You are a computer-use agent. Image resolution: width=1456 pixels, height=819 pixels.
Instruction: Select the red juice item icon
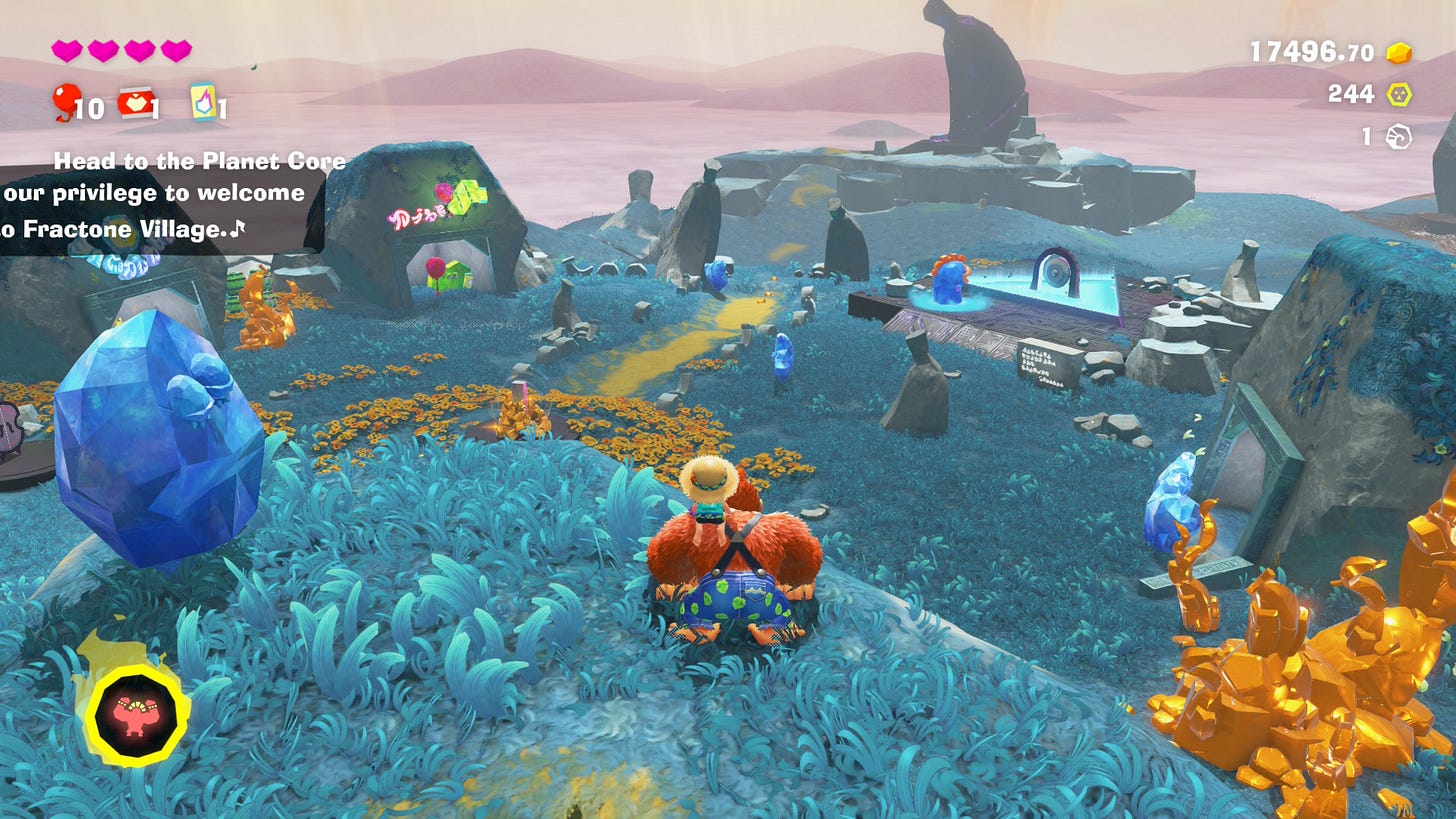tap(135, 101)
